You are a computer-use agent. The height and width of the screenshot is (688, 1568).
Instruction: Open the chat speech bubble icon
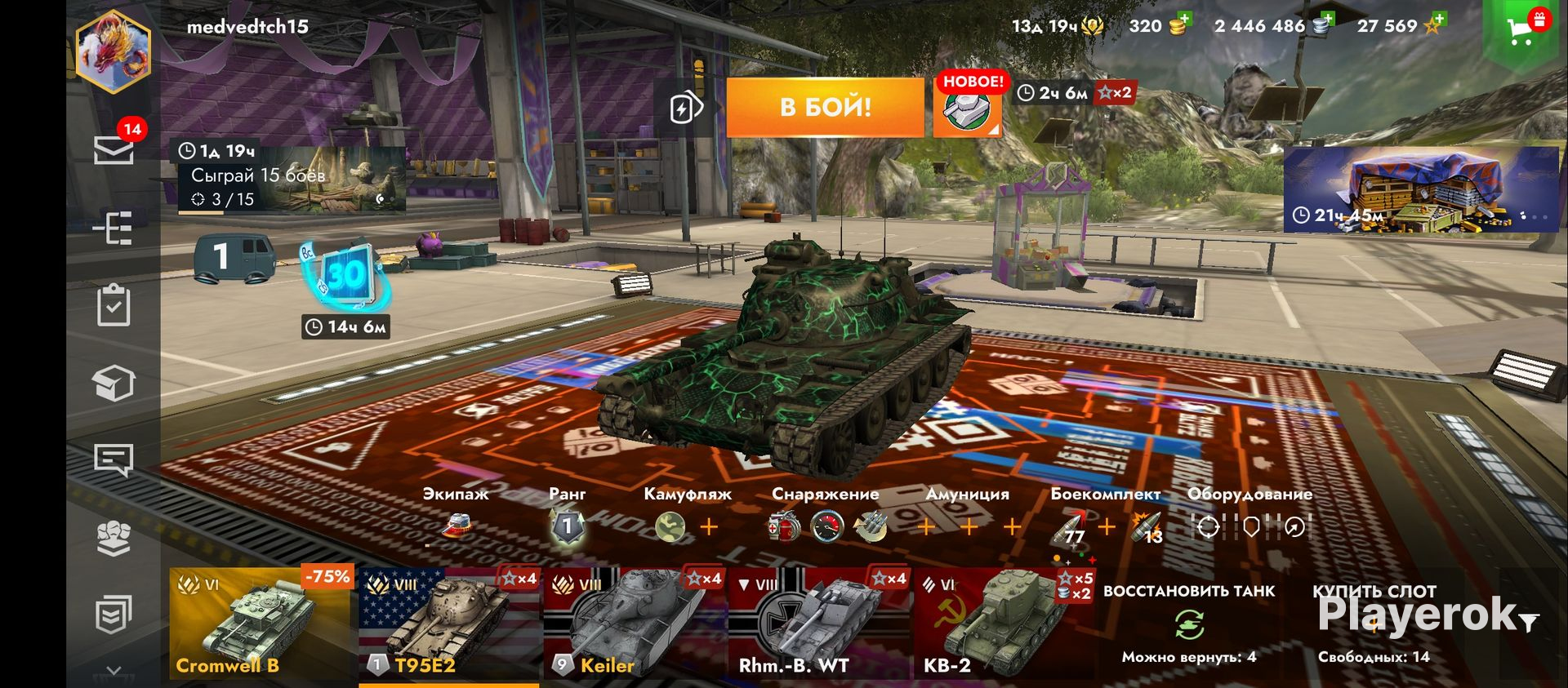tap(114, 460)
